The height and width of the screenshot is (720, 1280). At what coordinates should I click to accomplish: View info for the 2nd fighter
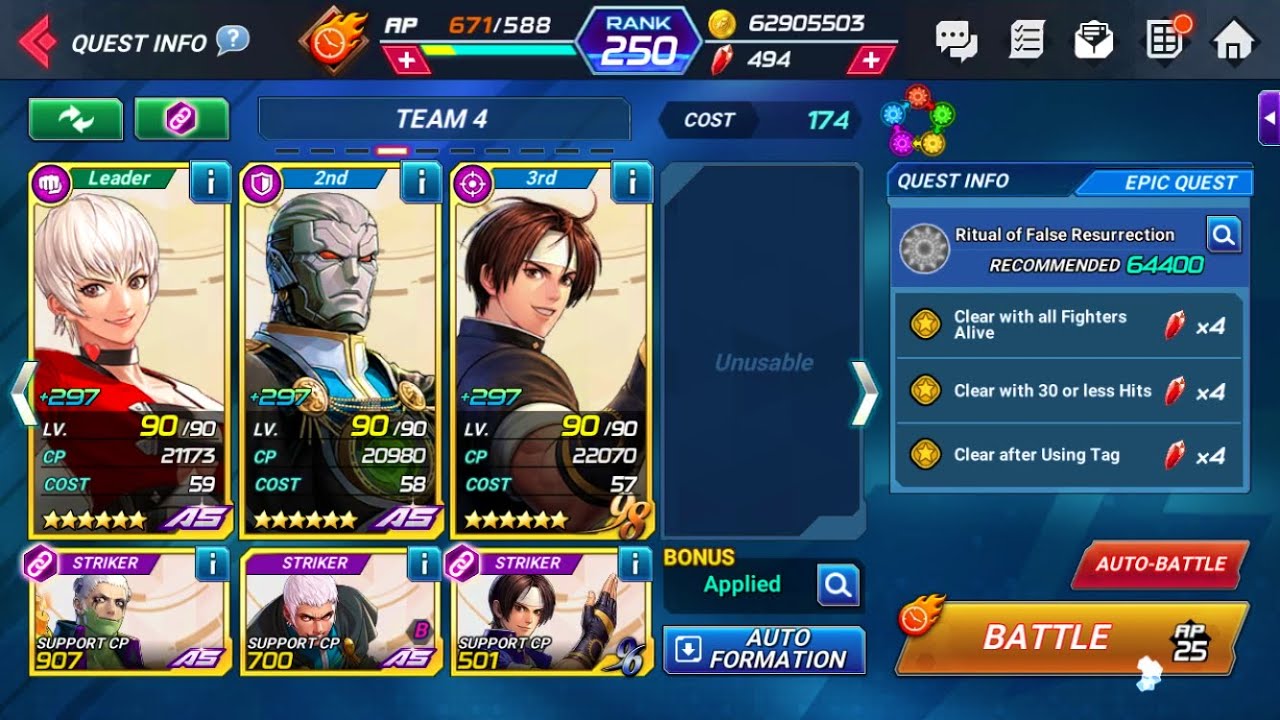[421, 182]
